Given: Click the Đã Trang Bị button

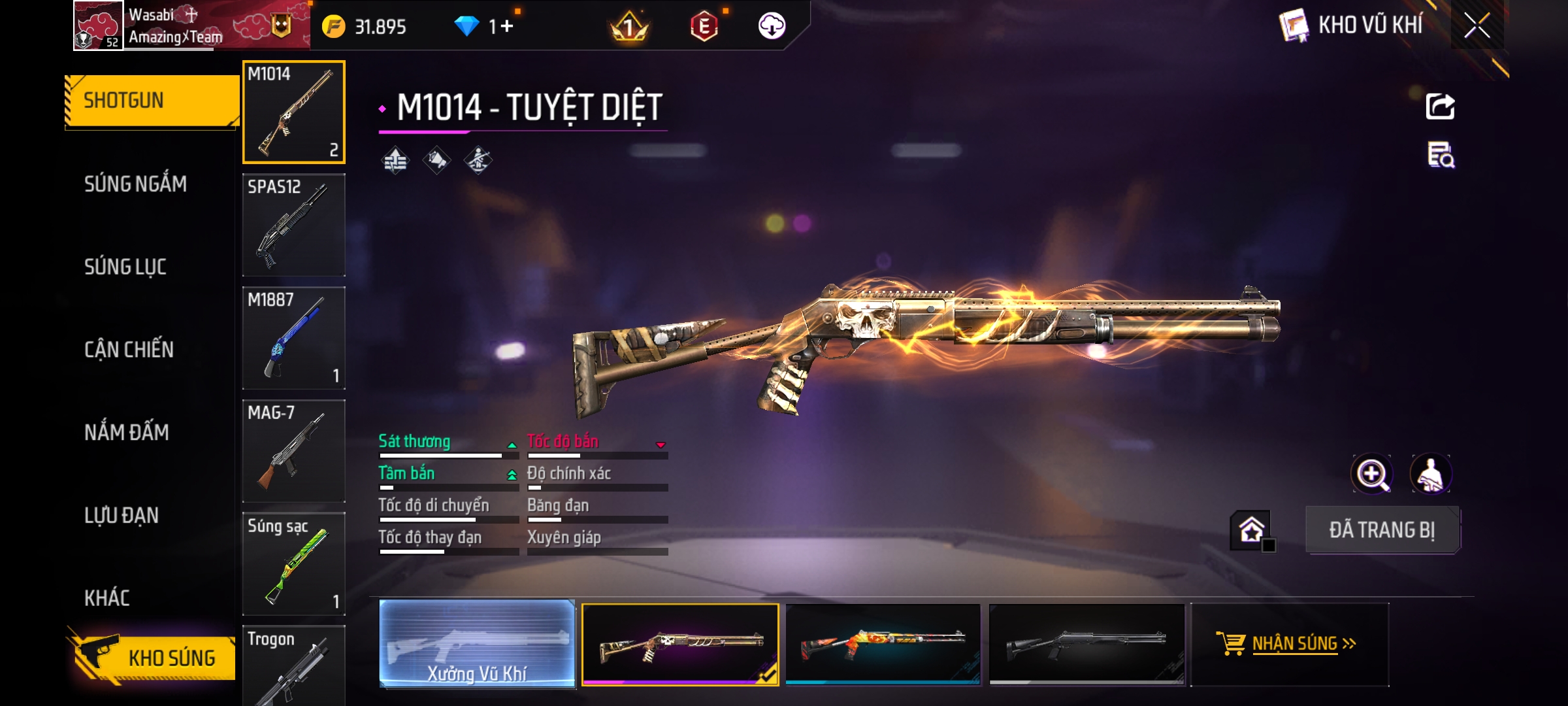Looking at the screenshot, I should click(1382, 530).
